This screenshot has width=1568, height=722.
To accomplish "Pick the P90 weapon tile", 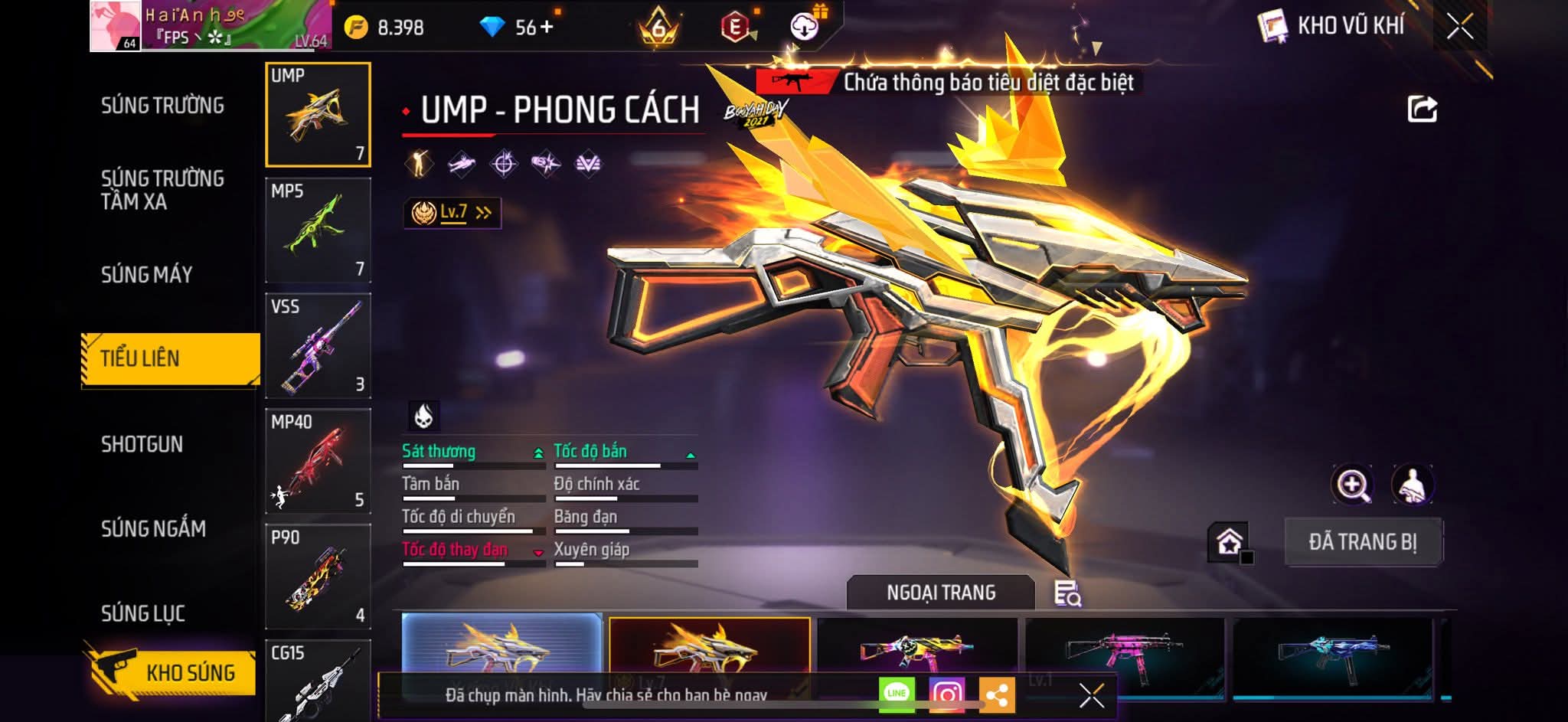I will pyautogui.click(x=318, y=577).
